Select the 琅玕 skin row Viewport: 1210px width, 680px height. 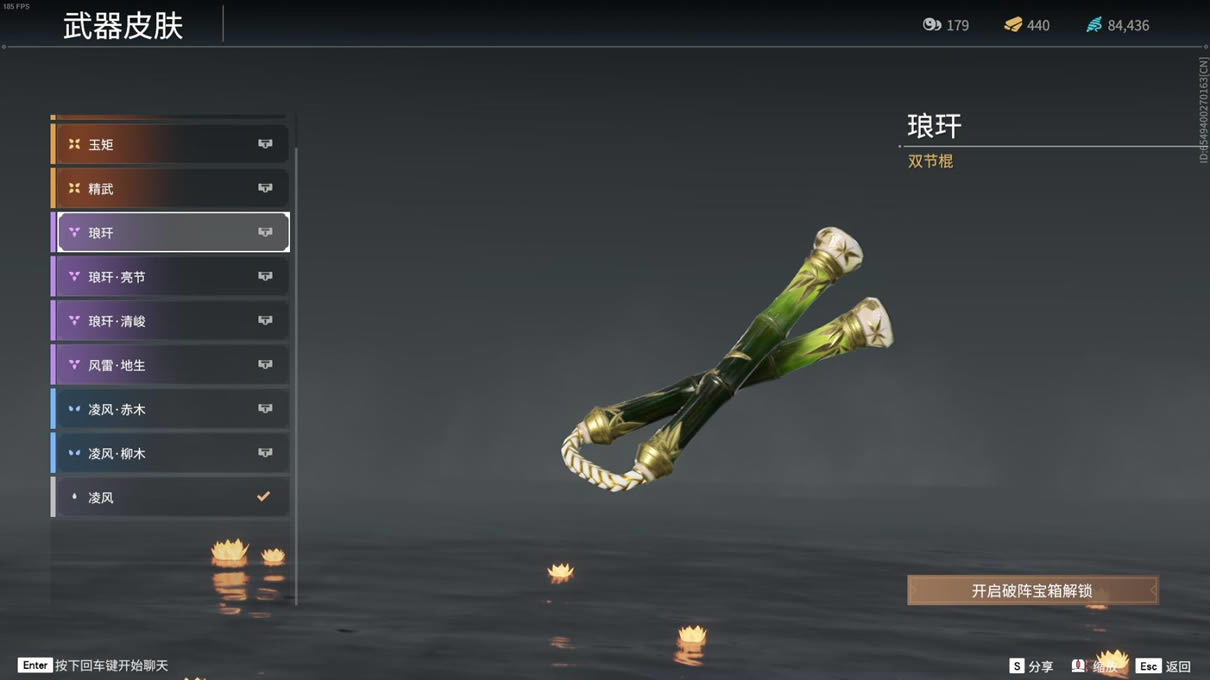point(172,233)
